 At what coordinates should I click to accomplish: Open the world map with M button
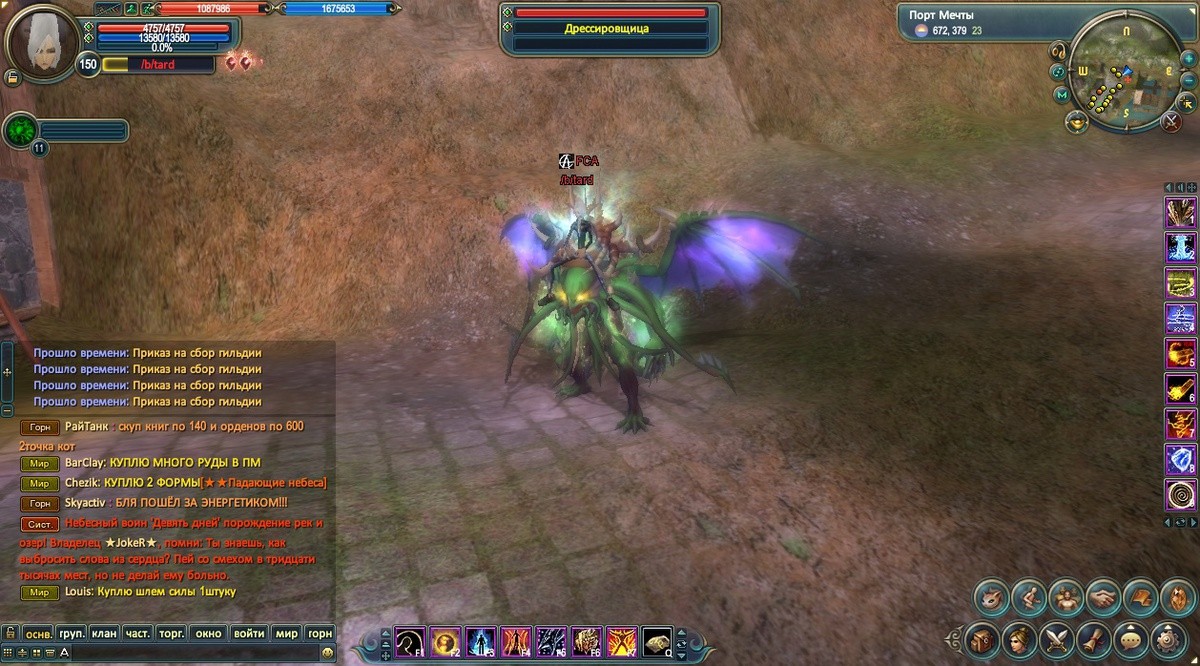1062,95
